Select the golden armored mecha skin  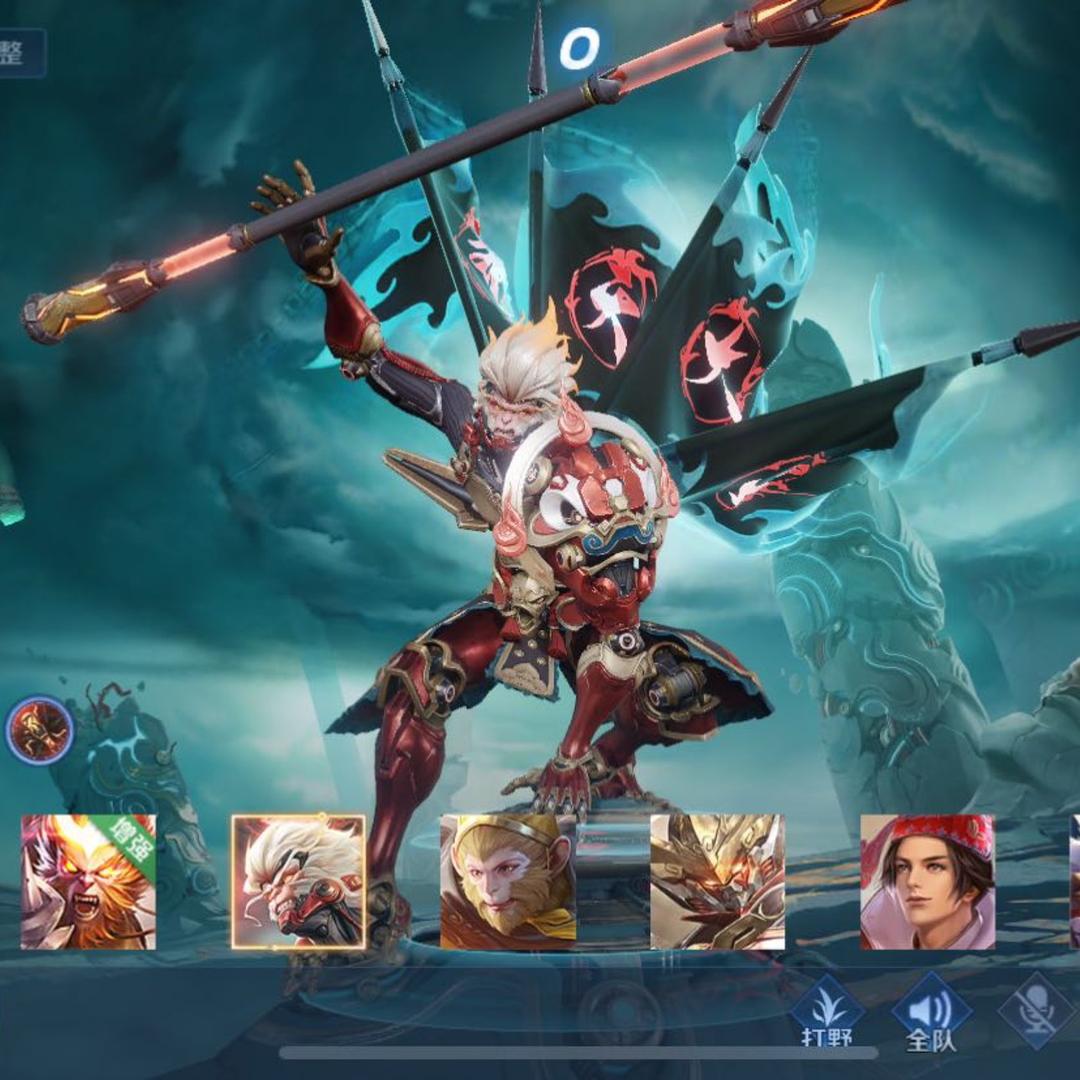[717, 881]
